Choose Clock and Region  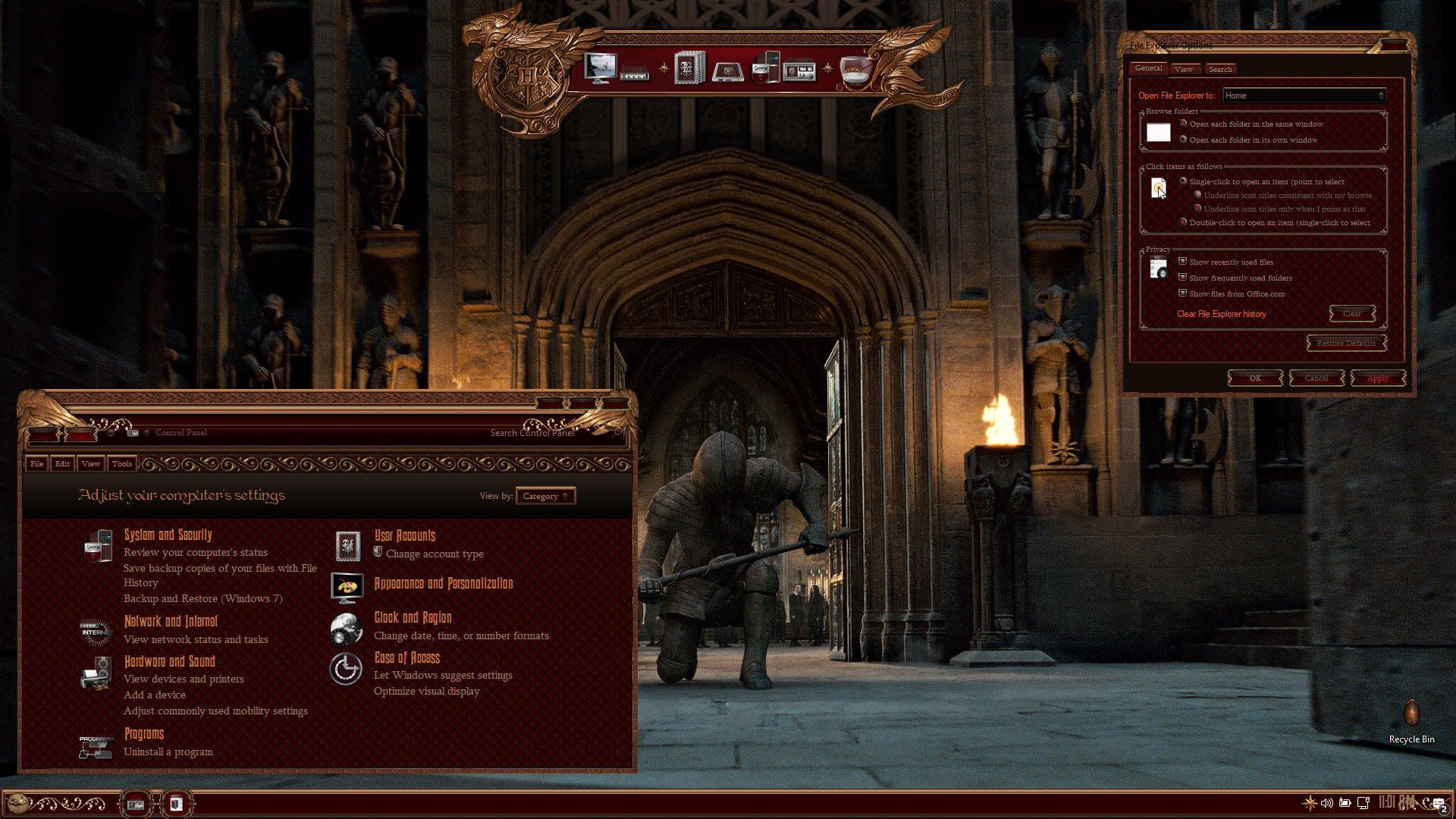point(412,617)
